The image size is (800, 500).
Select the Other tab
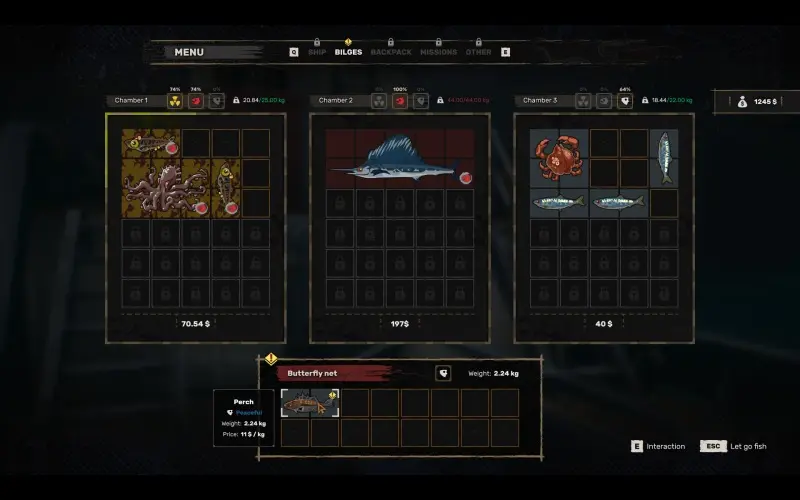pos(478,52)
